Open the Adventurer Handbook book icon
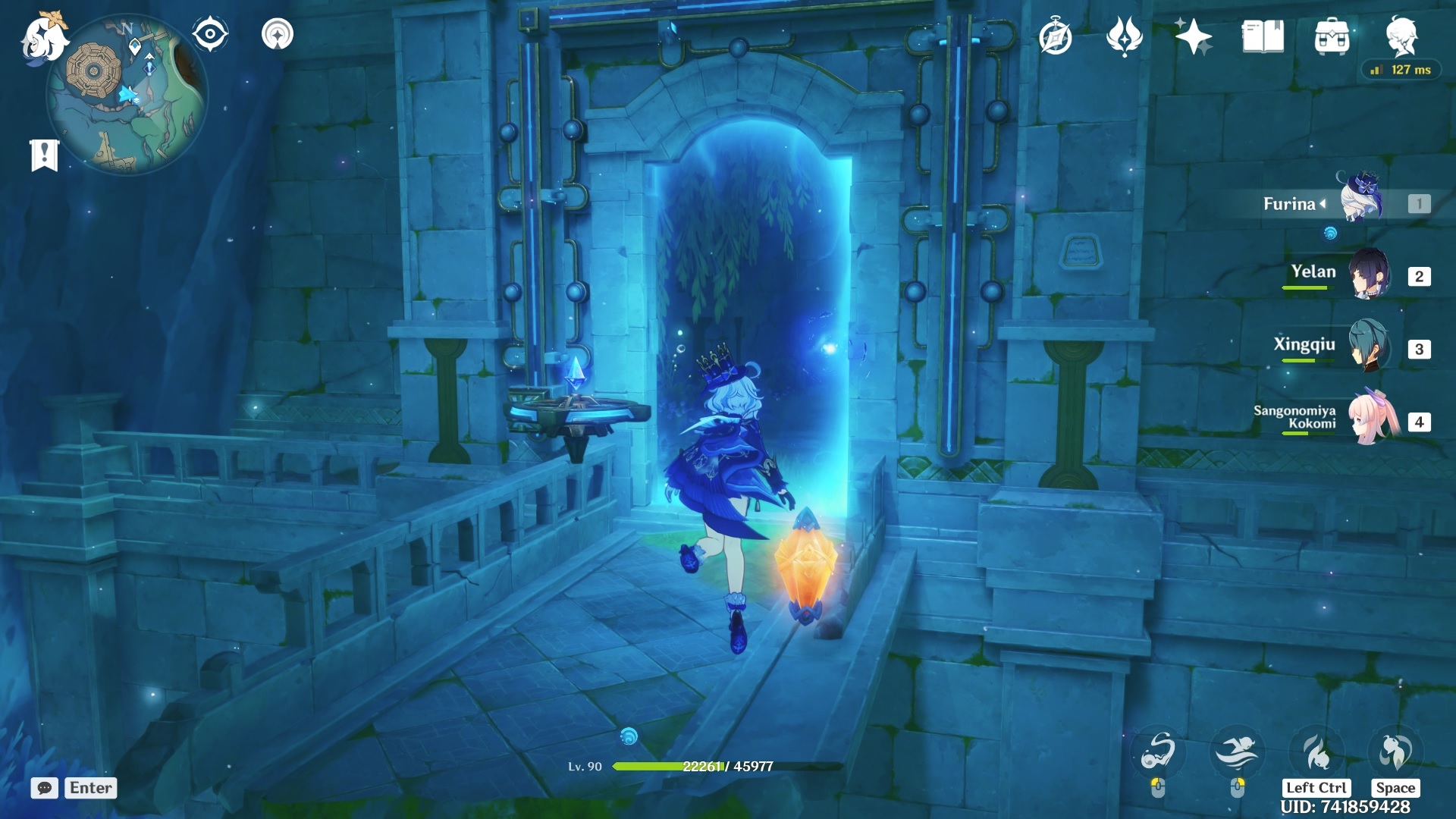The height and width of the screenshot is (819, 1456). tap(1263, 36)
